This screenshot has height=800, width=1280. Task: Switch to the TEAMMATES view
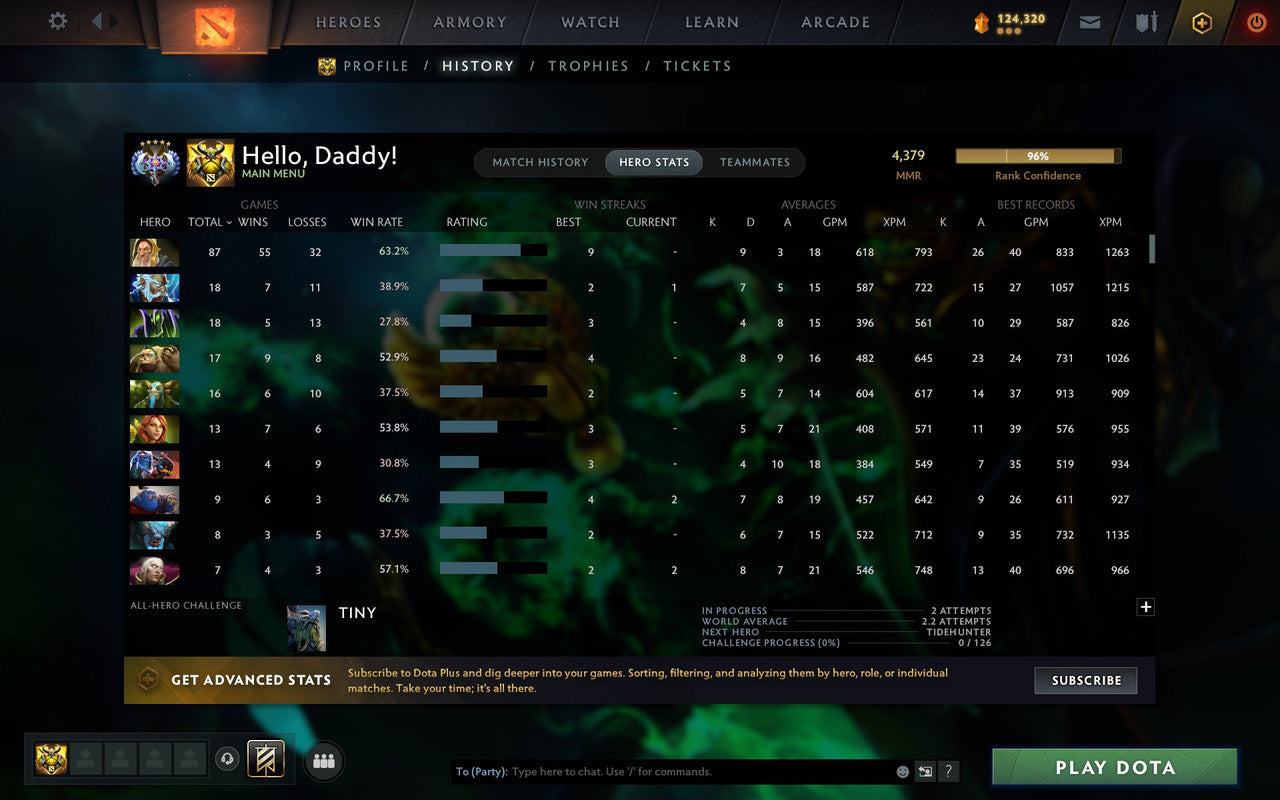[755, 162]
